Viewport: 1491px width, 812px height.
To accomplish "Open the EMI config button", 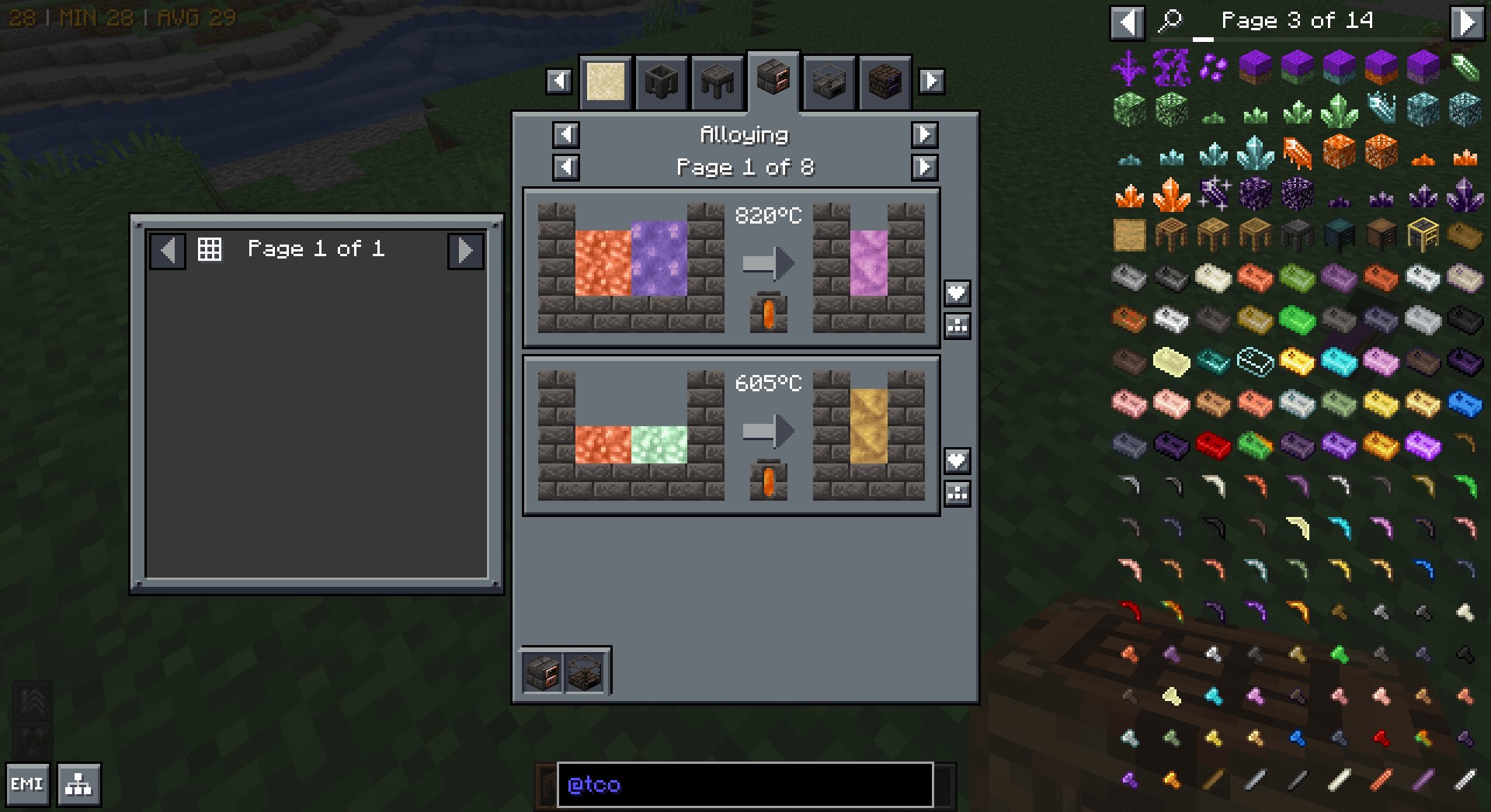I will tap(27, 784).
